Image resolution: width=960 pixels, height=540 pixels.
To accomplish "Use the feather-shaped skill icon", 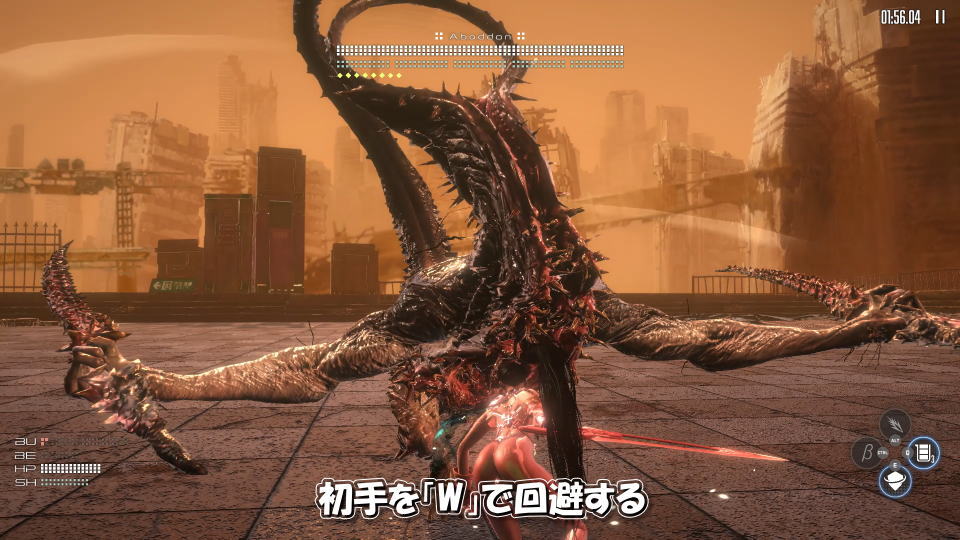I will (x=895, y=424).
